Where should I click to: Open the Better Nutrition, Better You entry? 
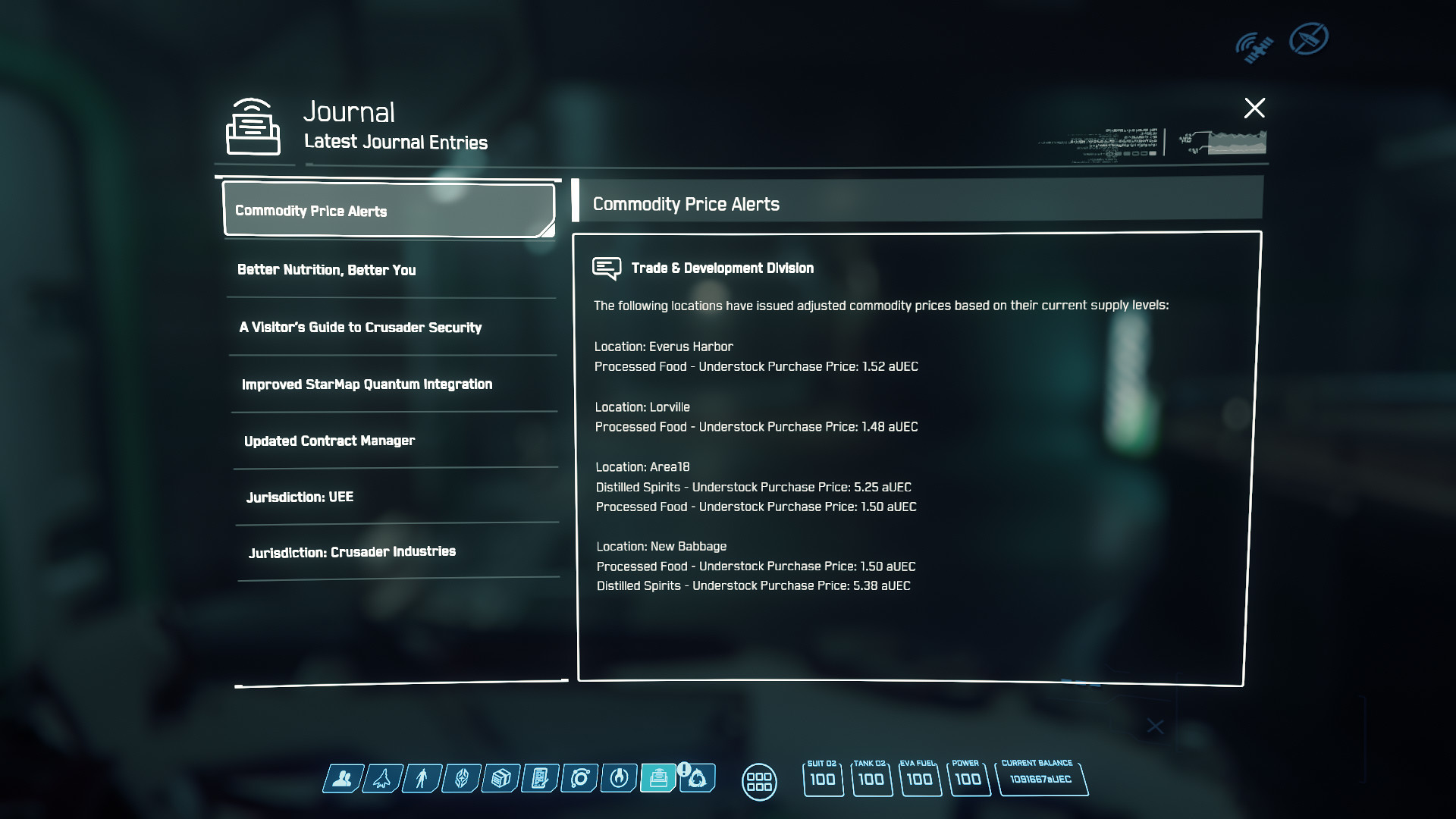coord(326,270)
